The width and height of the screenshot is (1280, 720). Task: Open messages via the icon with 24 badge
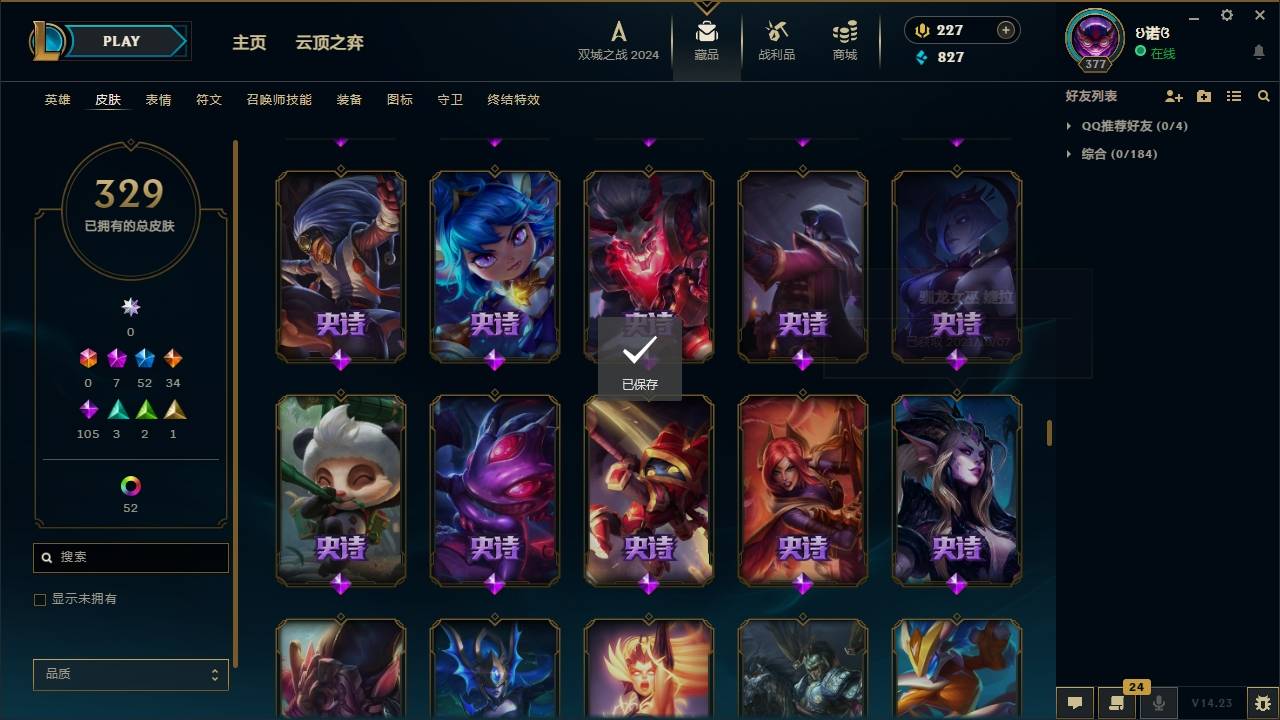click(1117, 703)
